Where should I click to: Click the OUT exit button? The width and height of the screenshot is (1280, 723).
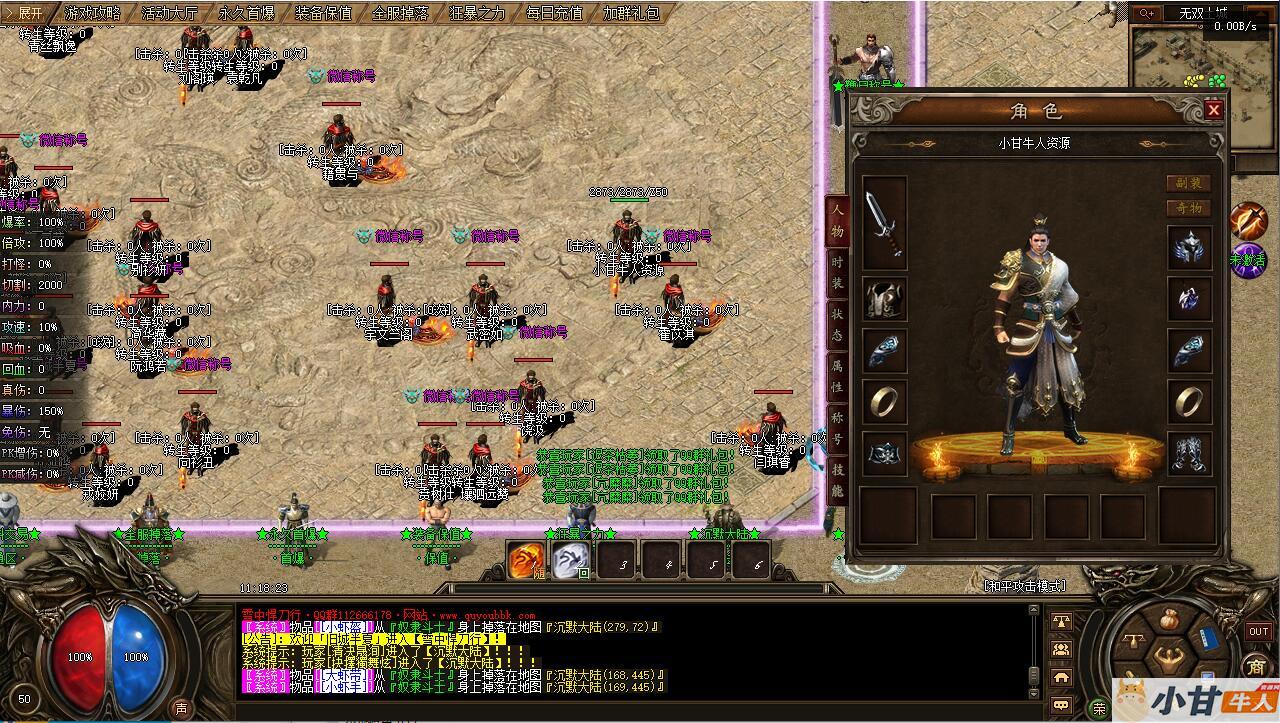[x=1258, y=631]
